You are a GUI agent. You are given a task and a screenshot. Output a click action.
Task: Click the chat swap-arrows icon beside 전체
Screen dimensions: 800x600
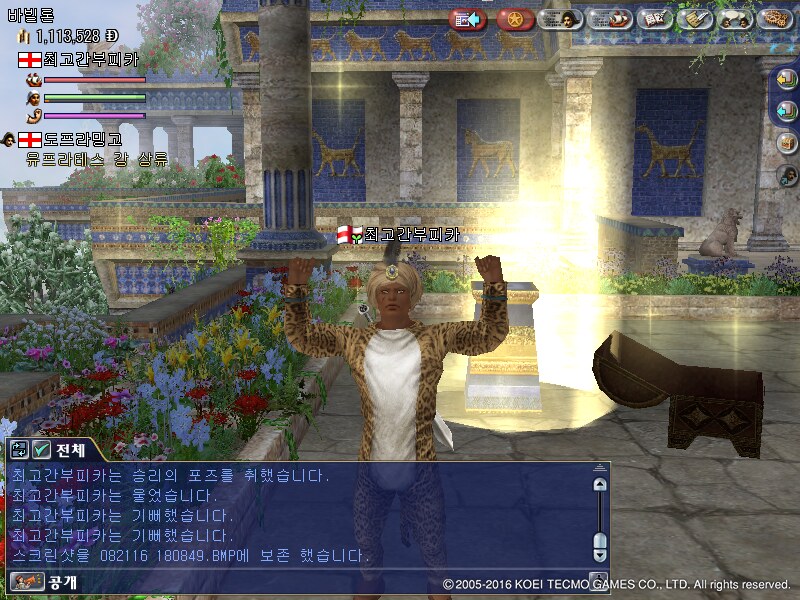pos(19,450)
